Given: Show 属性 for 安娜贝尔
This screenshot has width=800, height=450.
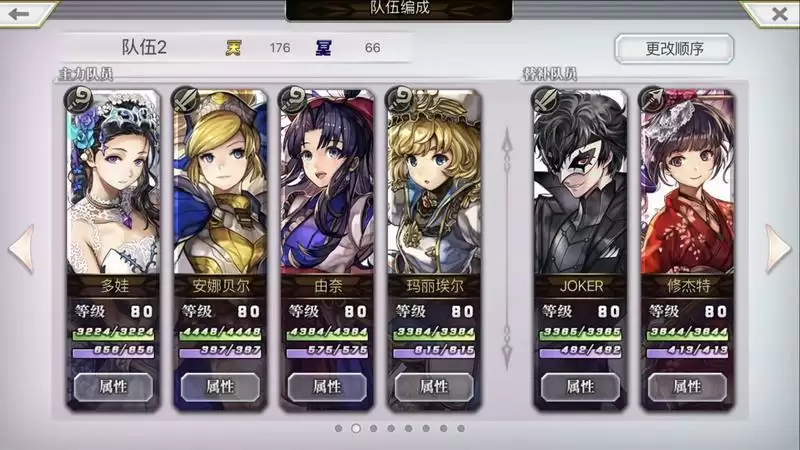Looking at the screenshot, I should pos(220,386).
